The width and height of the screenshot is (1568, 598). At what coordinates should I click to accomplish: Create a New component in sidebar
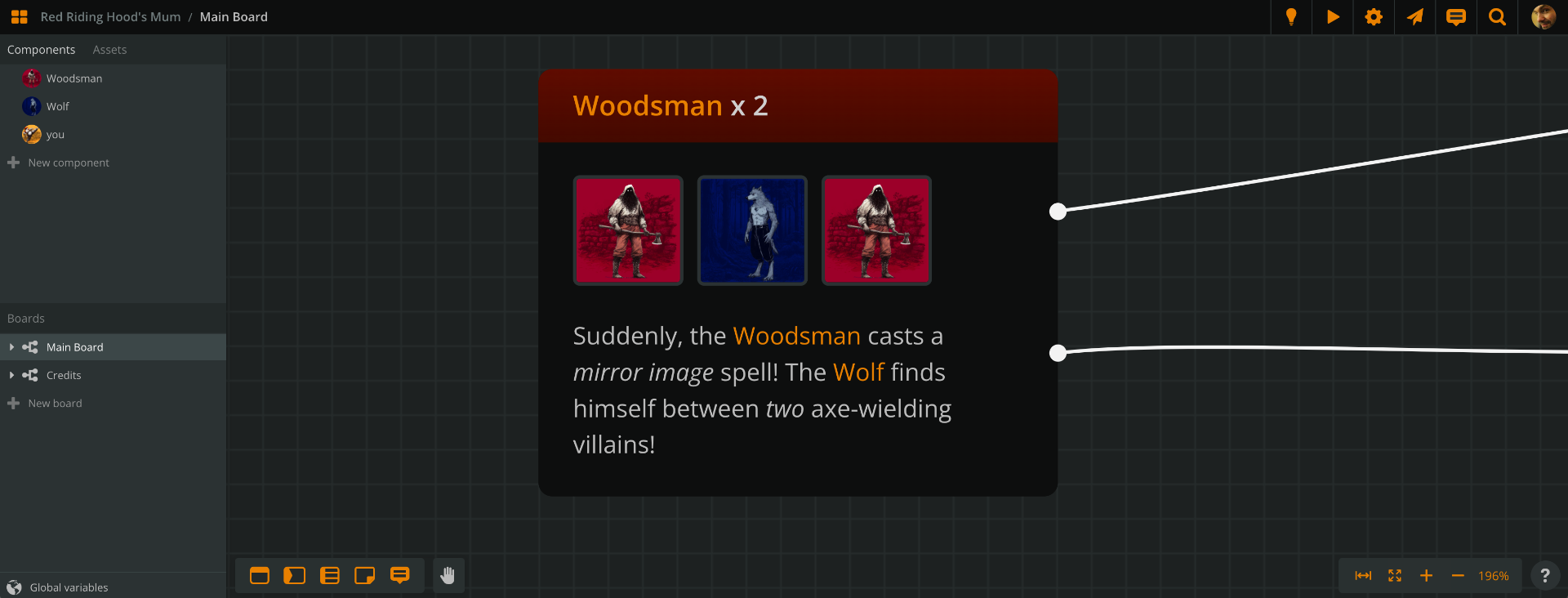(68, 163)
